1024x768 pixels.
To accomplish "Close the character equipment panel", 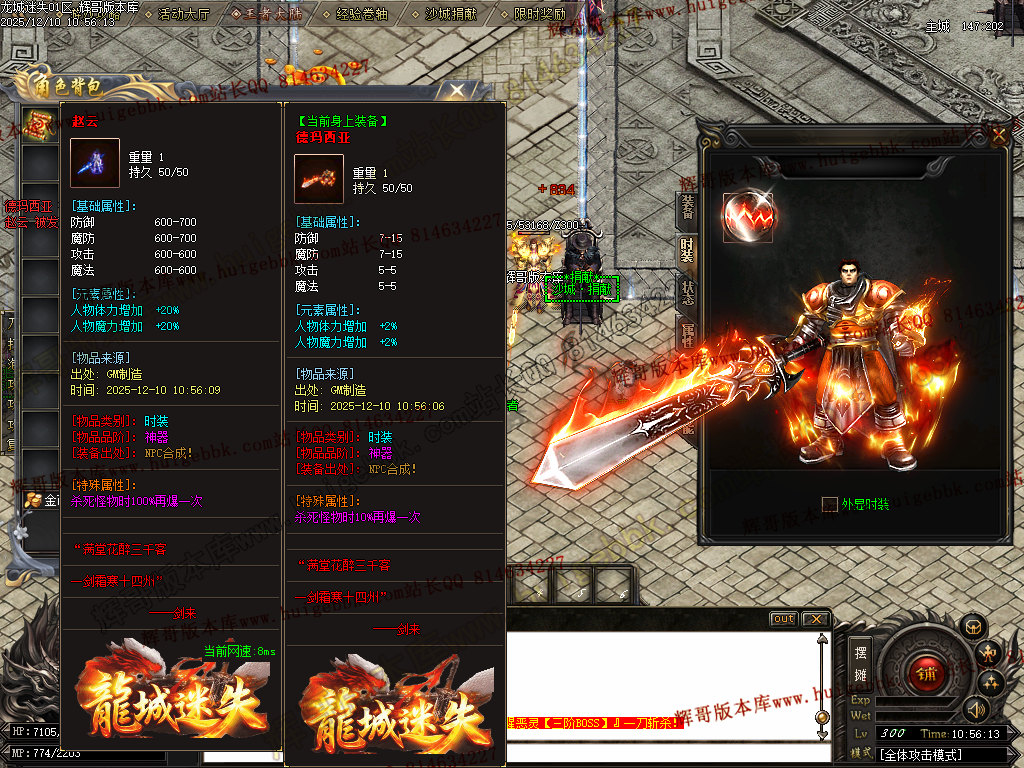I will (997, 134).
